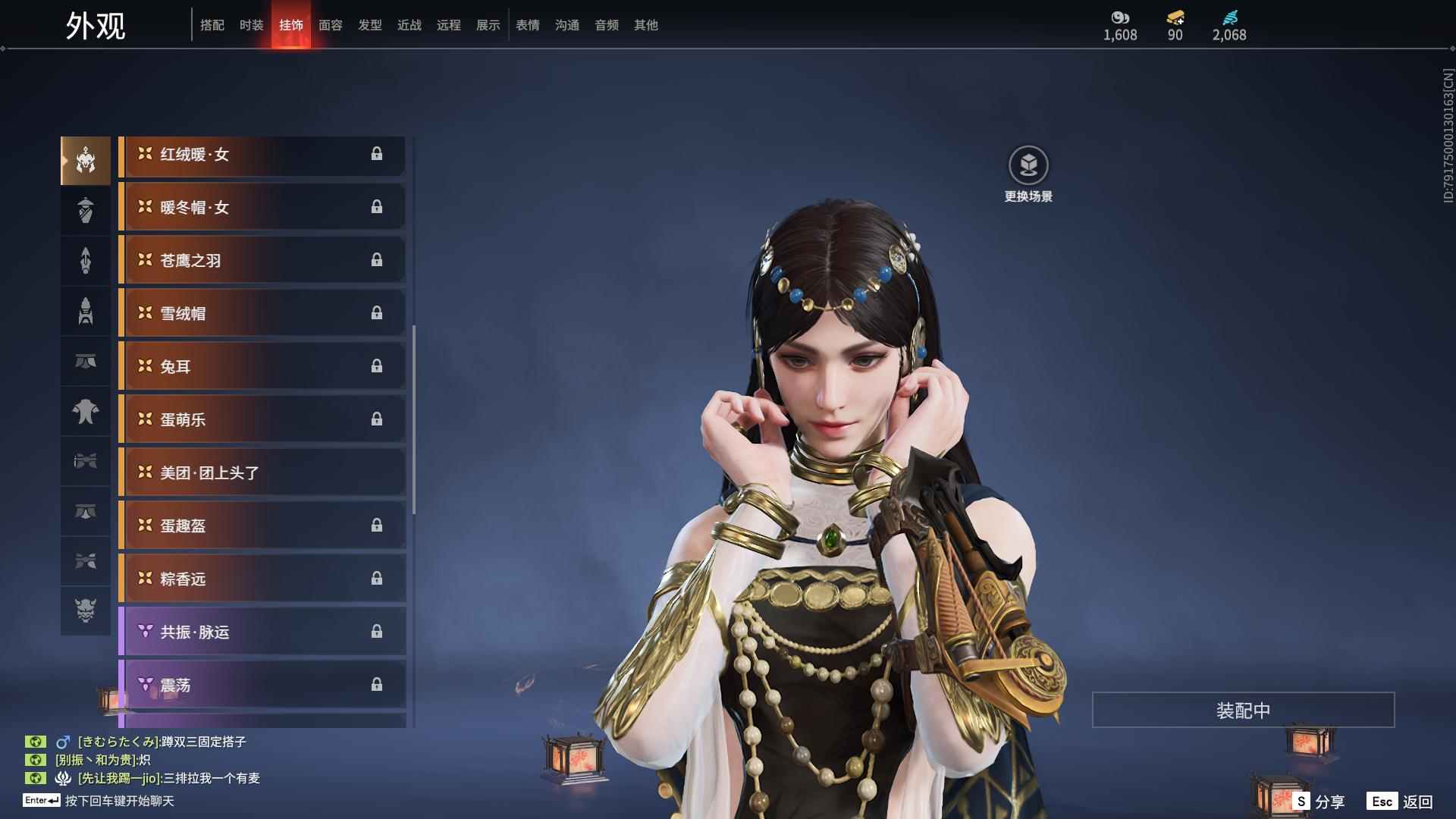Open the 搭配 tab
Image resolution: width=1456 pixels, height=819 pixels.
212,25
